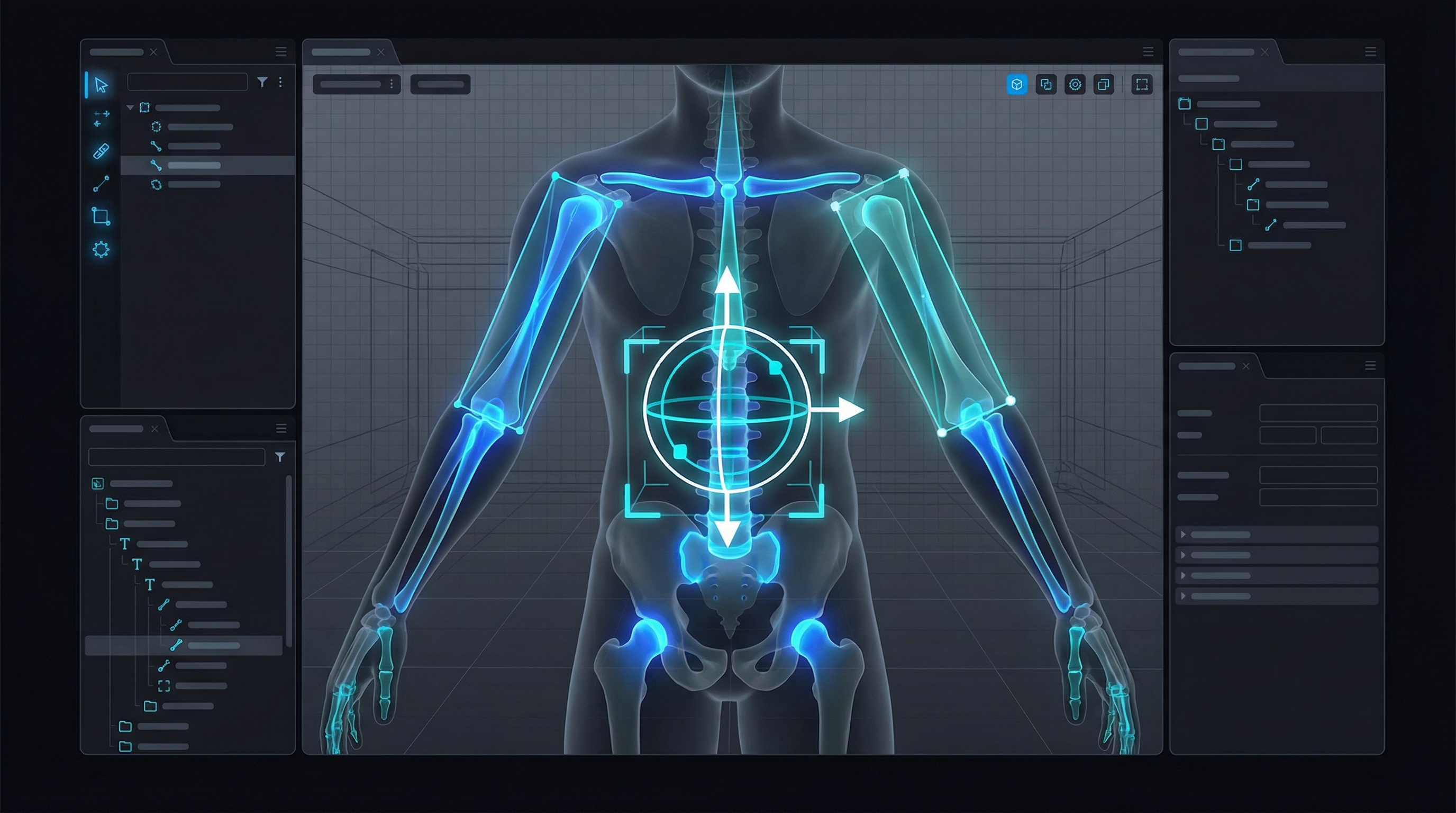Image resolution: width=1456 pixels, height=813 pixels.
Task: Collapse the root node in the top-left tree
Action: tap(130, 109)
